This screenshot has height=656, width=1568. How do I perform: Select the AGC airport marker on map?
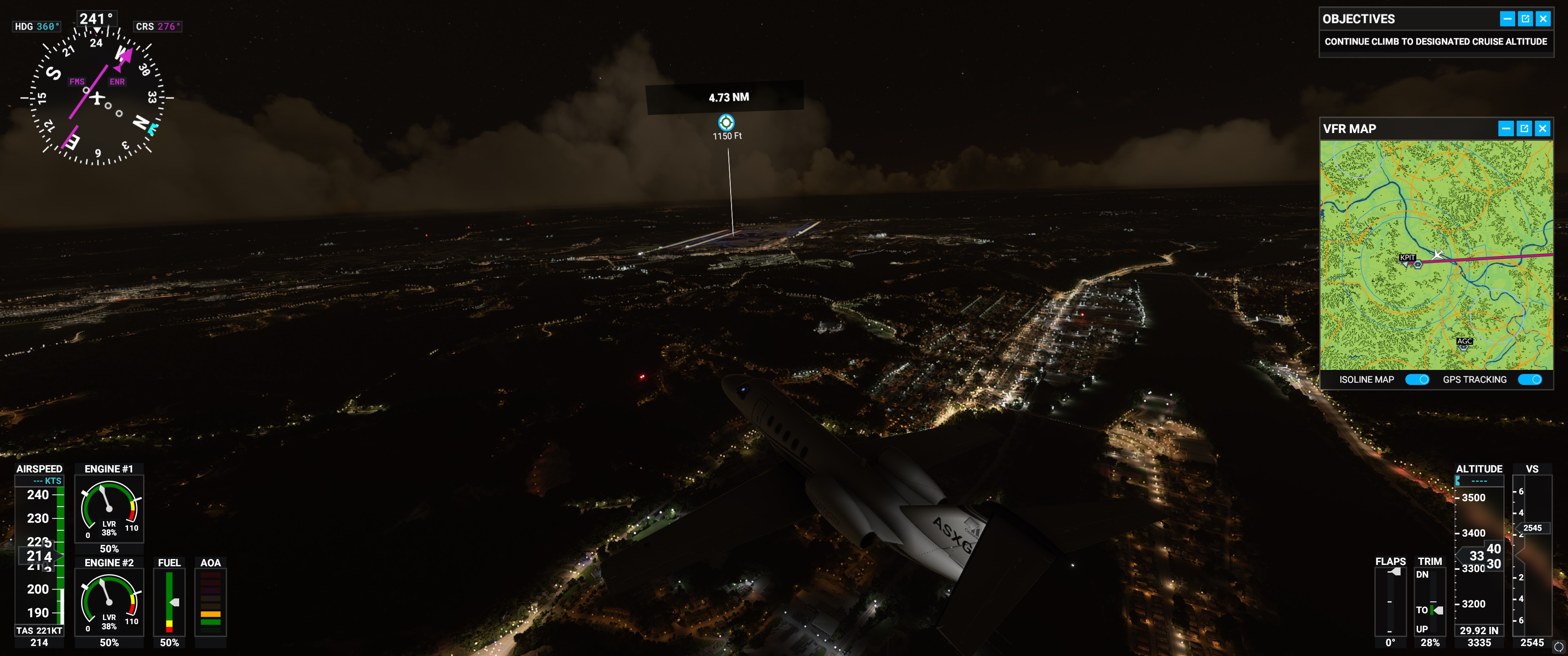tap(1464, 346)
